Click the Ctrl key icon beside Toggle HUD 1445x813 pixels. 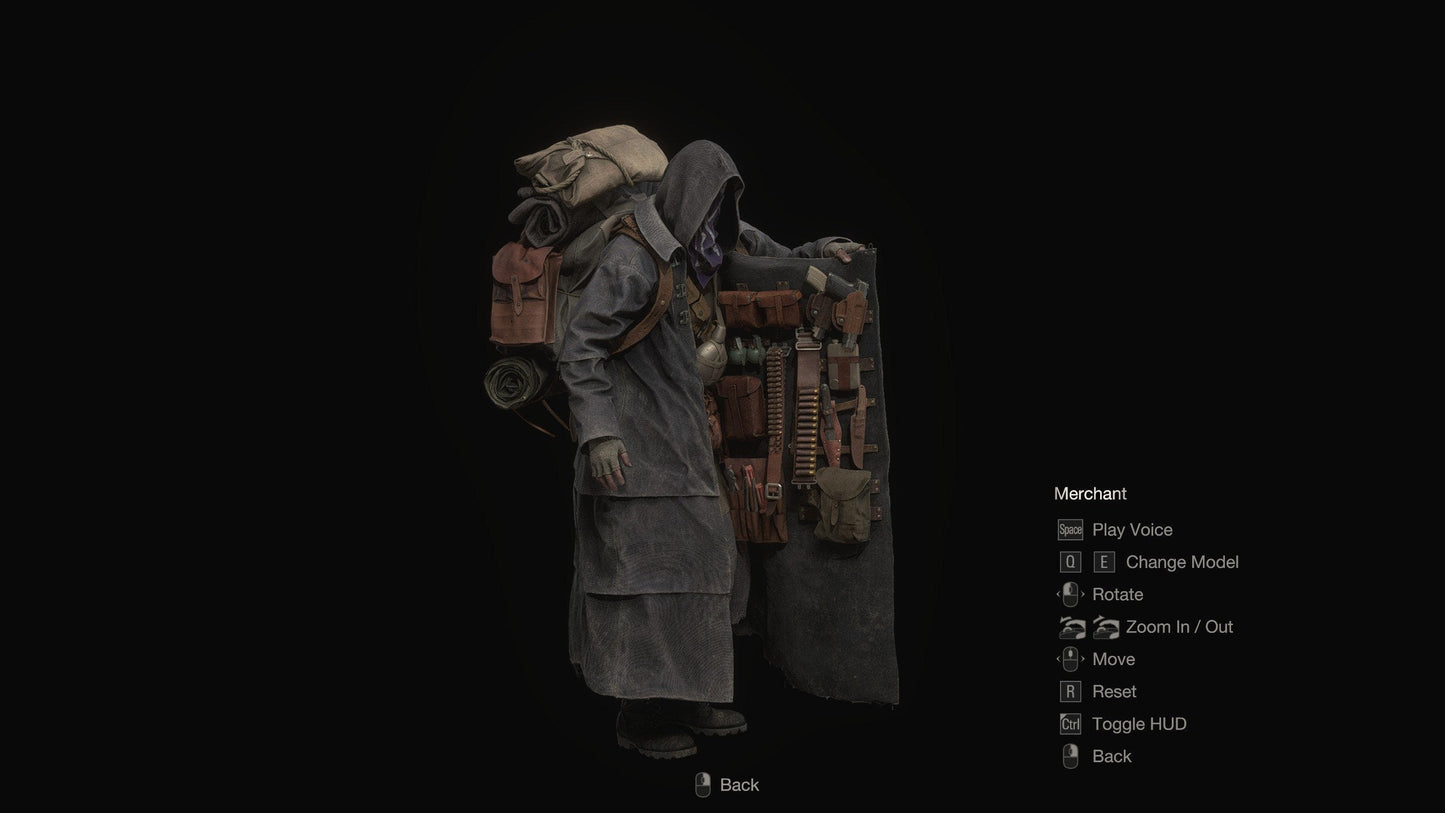point(1068,722)
